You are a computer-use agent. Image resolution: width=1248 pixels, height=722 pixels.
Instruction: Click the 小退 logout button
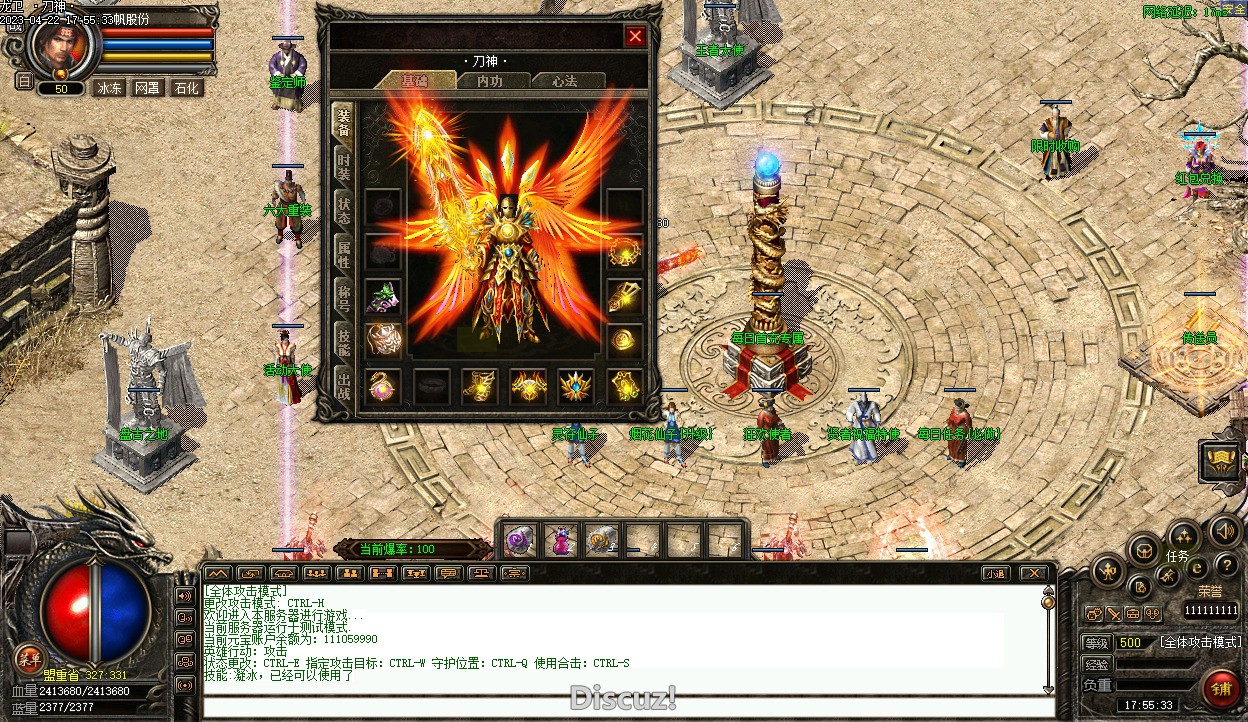995,573
